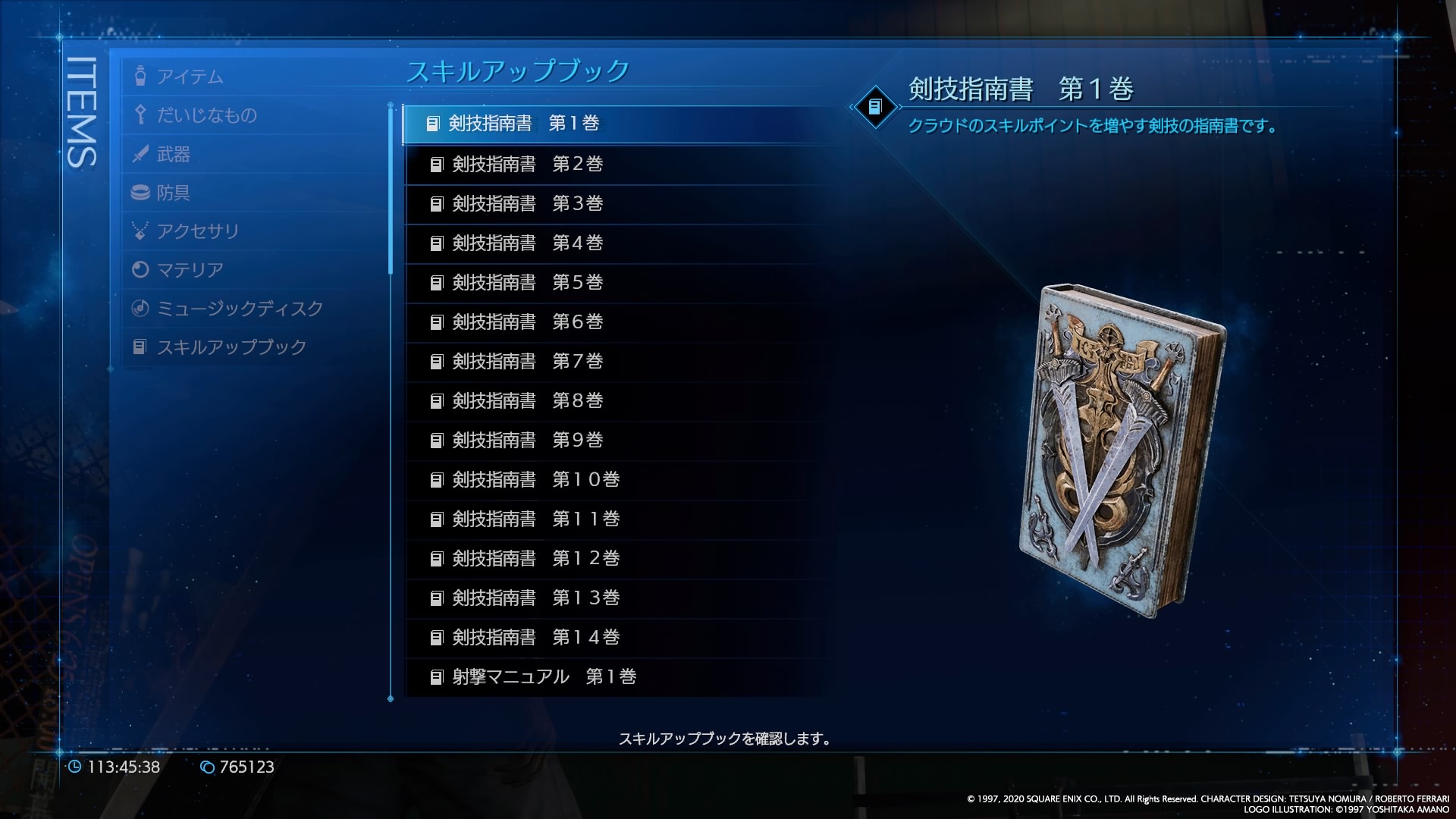Click the item list scrollbar

[391, 190]
